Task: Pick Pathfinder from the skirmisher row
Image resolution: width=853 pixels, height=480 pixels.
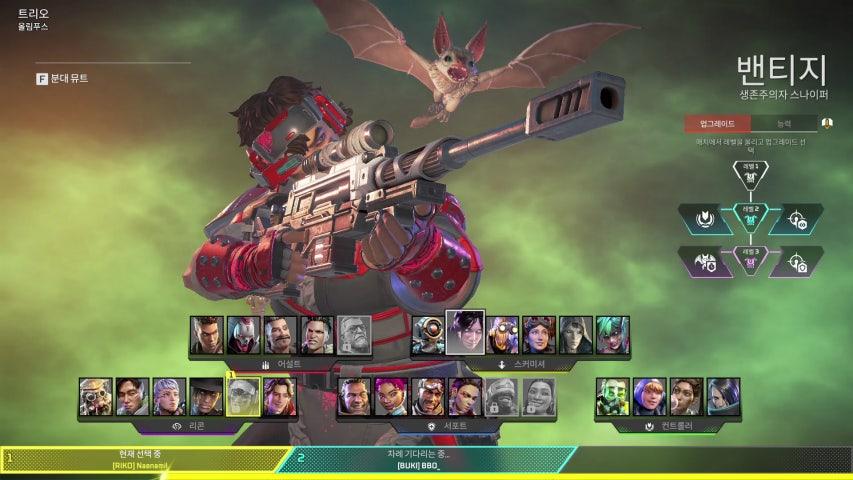Action: point(428,335)
